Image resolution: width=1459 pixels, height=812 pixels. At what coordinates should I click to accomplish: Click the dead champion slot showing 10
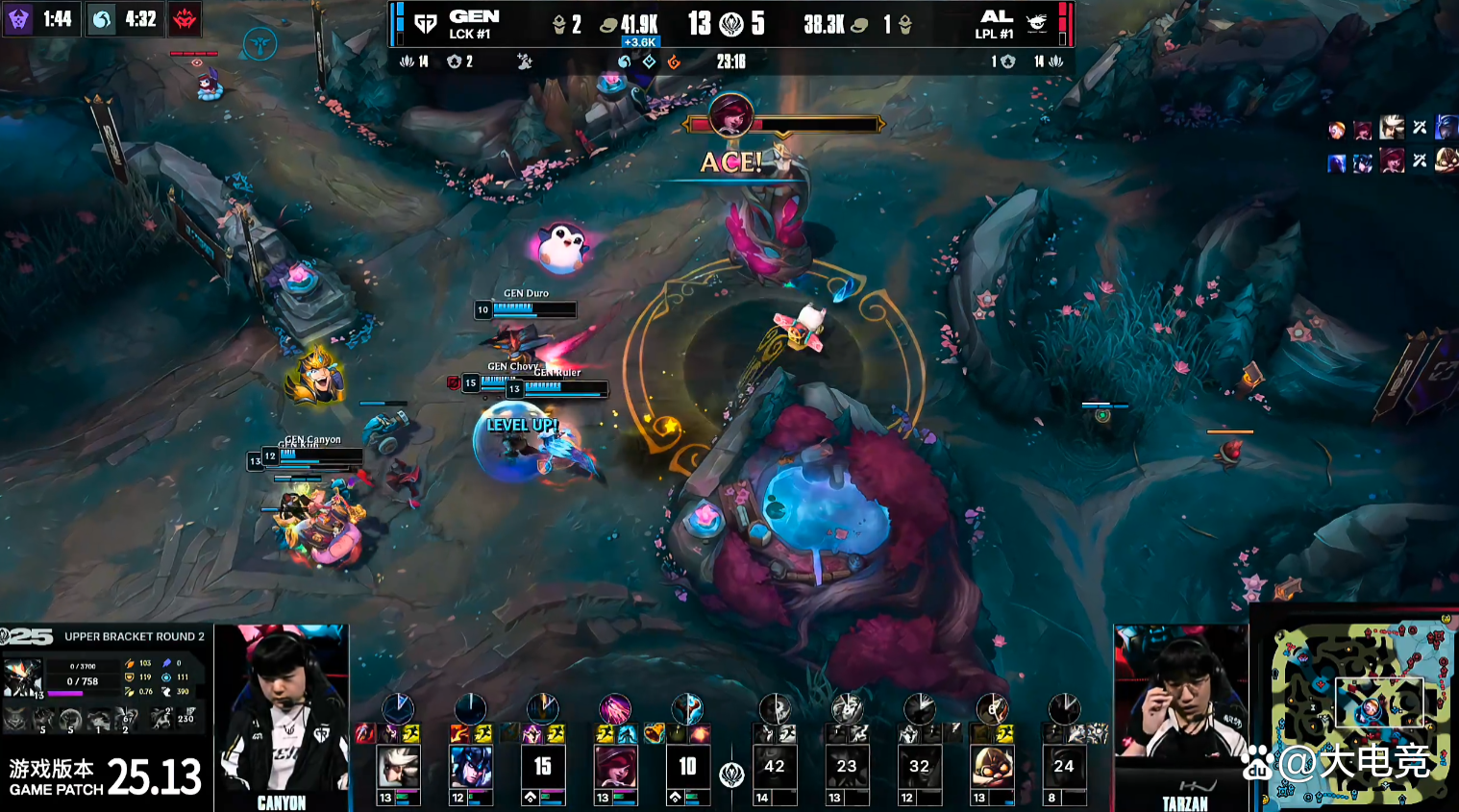tap(687, 767)
